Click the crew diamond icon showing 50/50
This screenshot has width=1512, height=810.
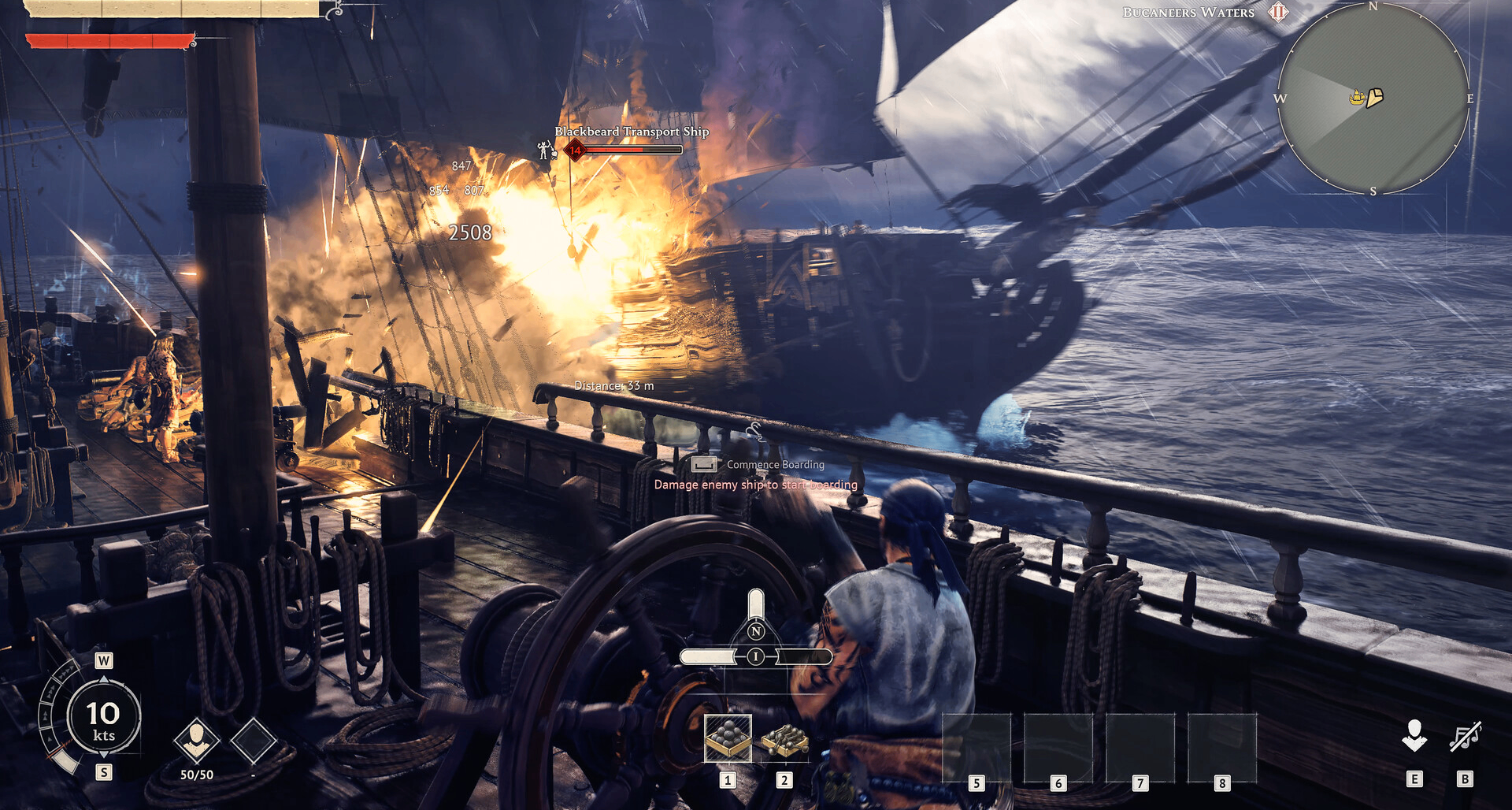pyautogui.click(x=196, y=740)
